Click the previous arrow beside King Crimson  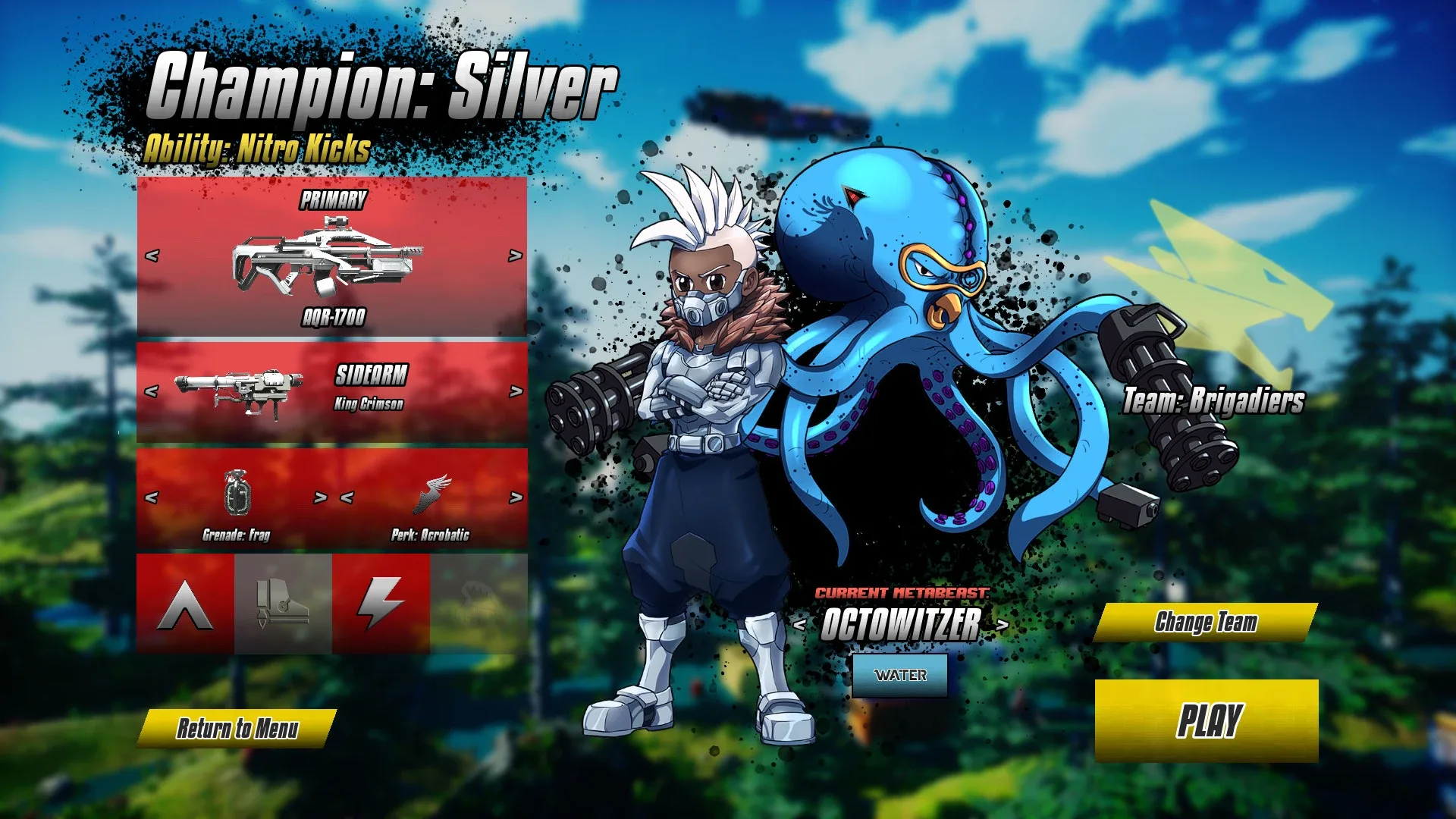click(153, 391)
